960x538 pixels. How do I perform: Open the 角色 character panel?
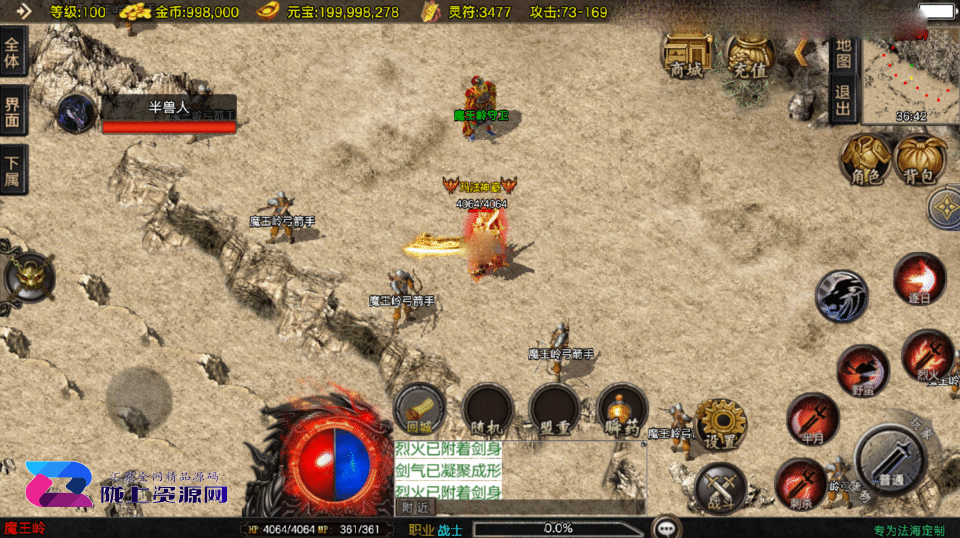pos(866,160)
